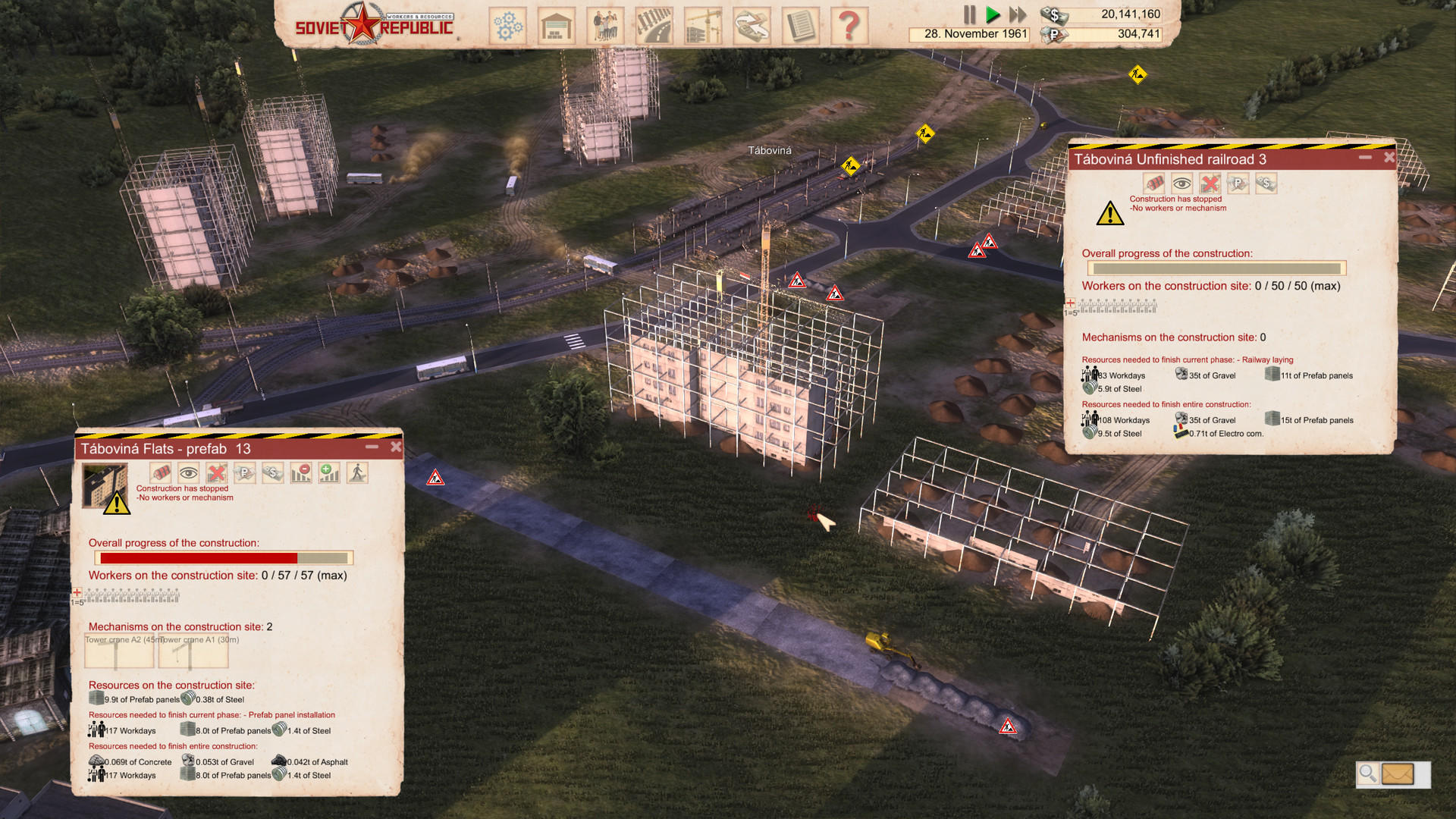The width and height of the screenshot is (1456, 819).
Task: Pay for Flats construction instantly with rubles
Action: (244, 472)
